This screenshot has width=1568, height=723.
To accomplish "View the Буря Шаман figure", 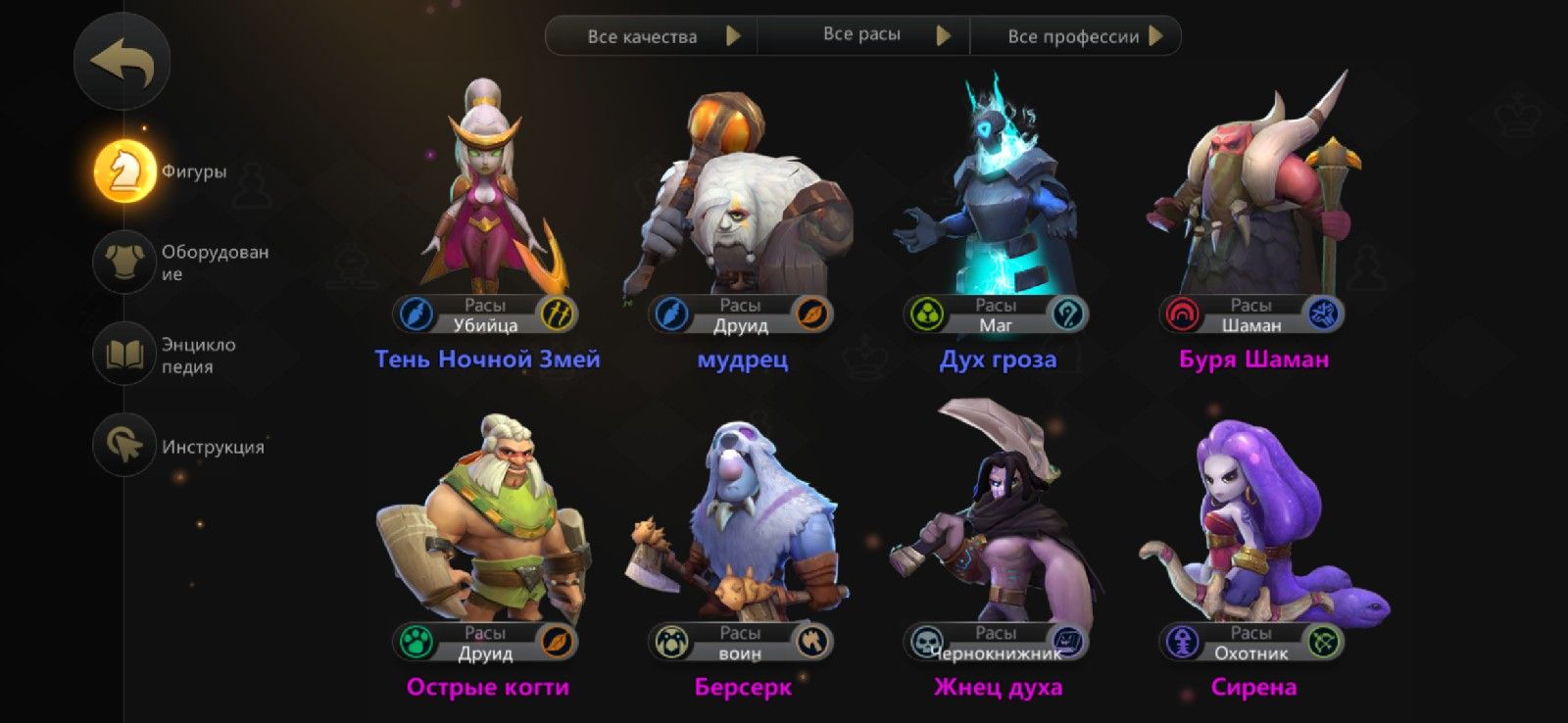I will [x=1252, y=206].
